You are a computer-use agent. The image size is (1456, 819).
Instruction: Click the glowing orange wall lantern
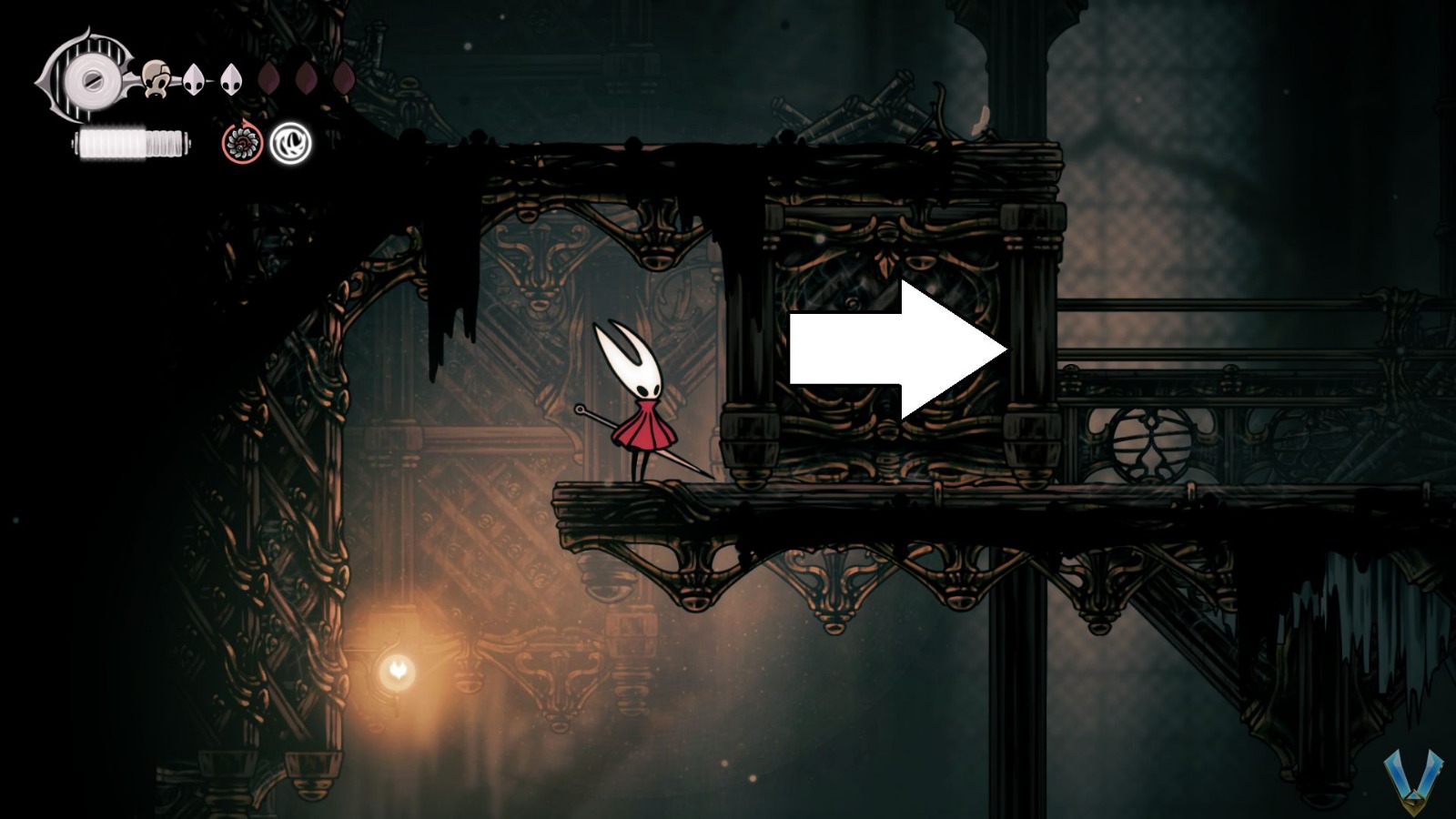tap(399, 671)
